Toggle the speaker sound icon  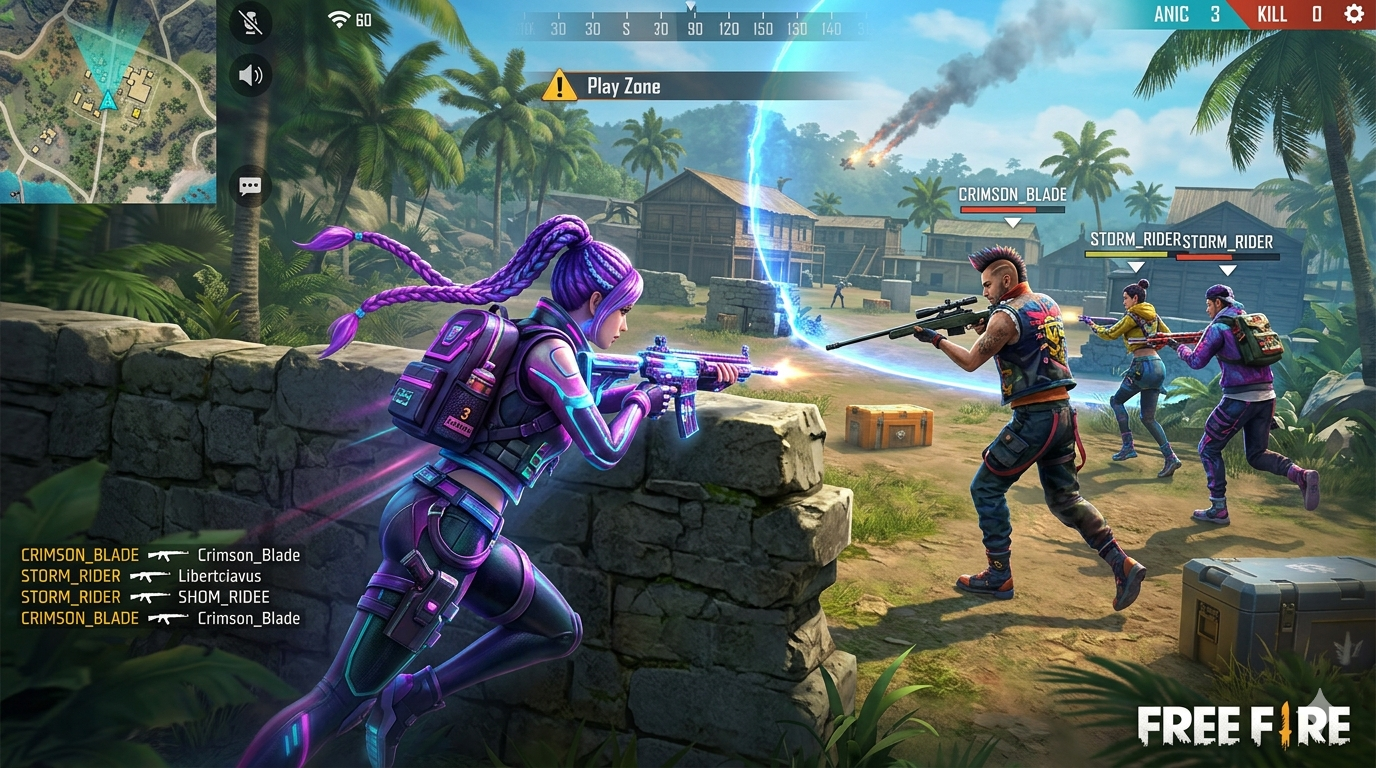click(250, 75)
